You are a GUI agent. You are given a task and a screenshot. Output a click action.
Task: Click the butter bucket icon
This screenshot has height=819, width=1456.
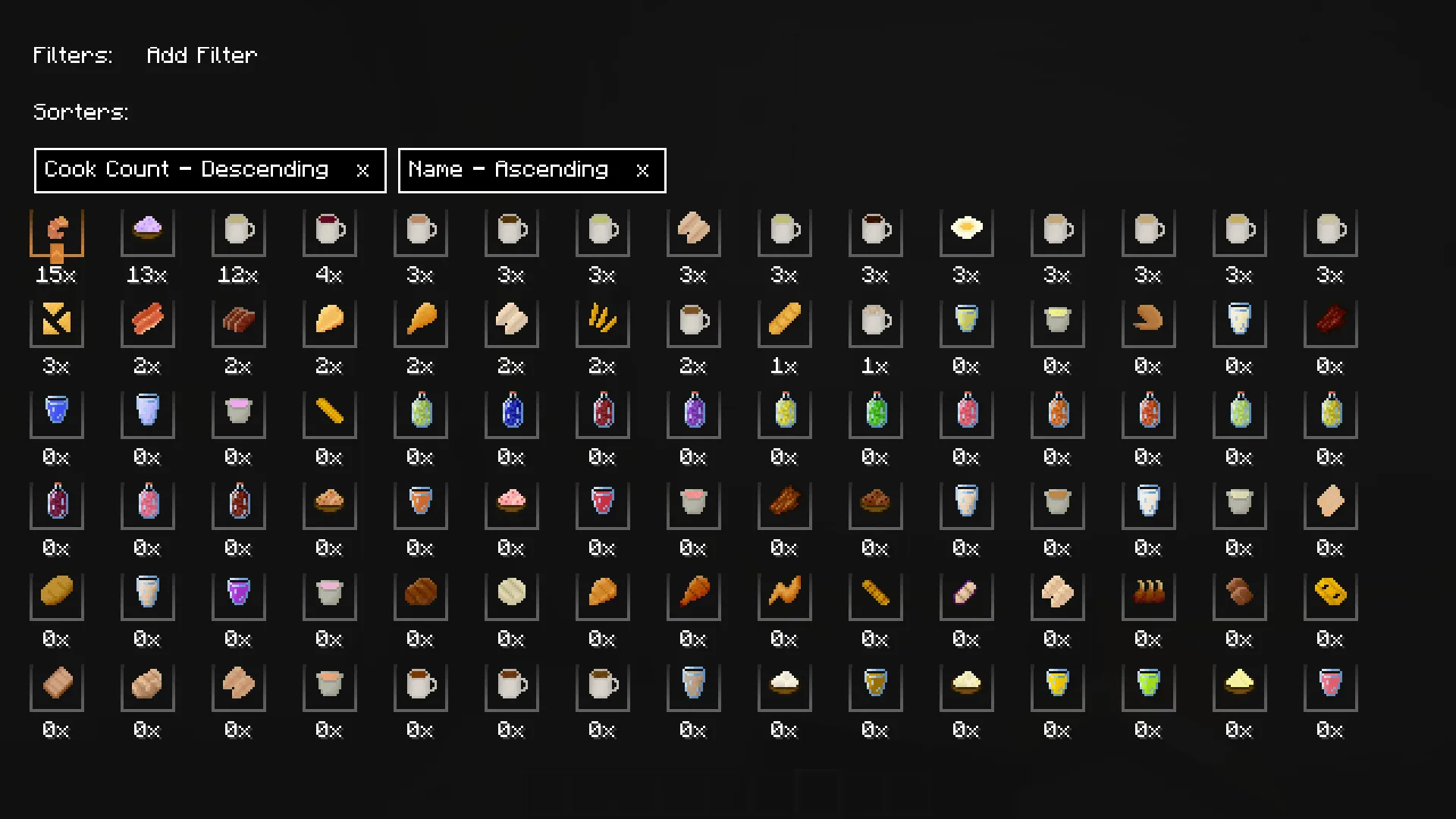[x=1057, y=322]
